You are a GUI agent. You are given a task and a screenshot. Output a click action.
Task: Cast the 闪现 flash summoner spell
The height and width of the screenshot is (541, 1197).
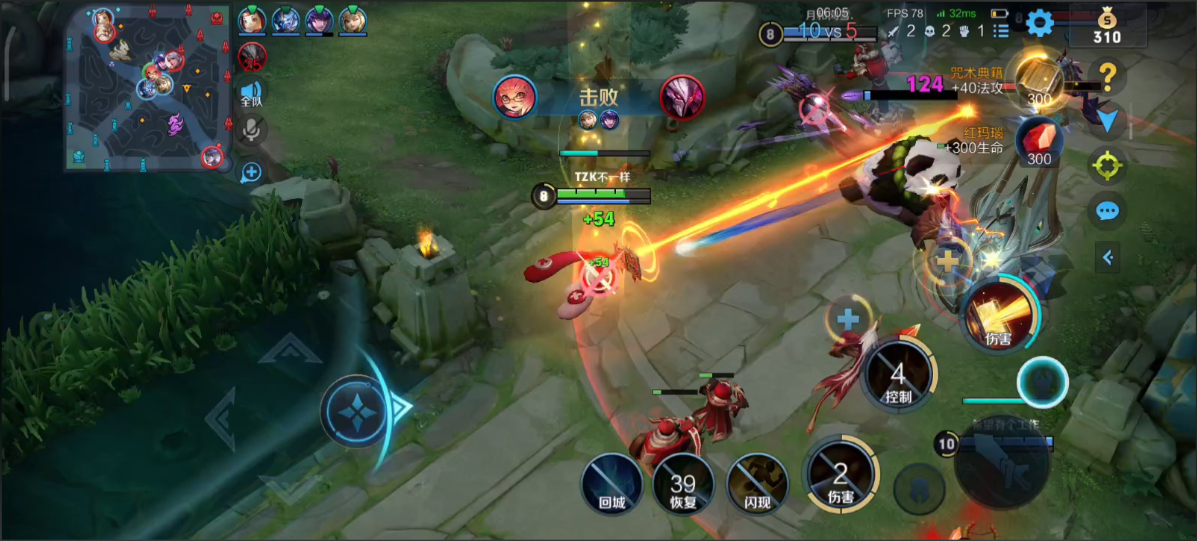(x=756, y=485)
